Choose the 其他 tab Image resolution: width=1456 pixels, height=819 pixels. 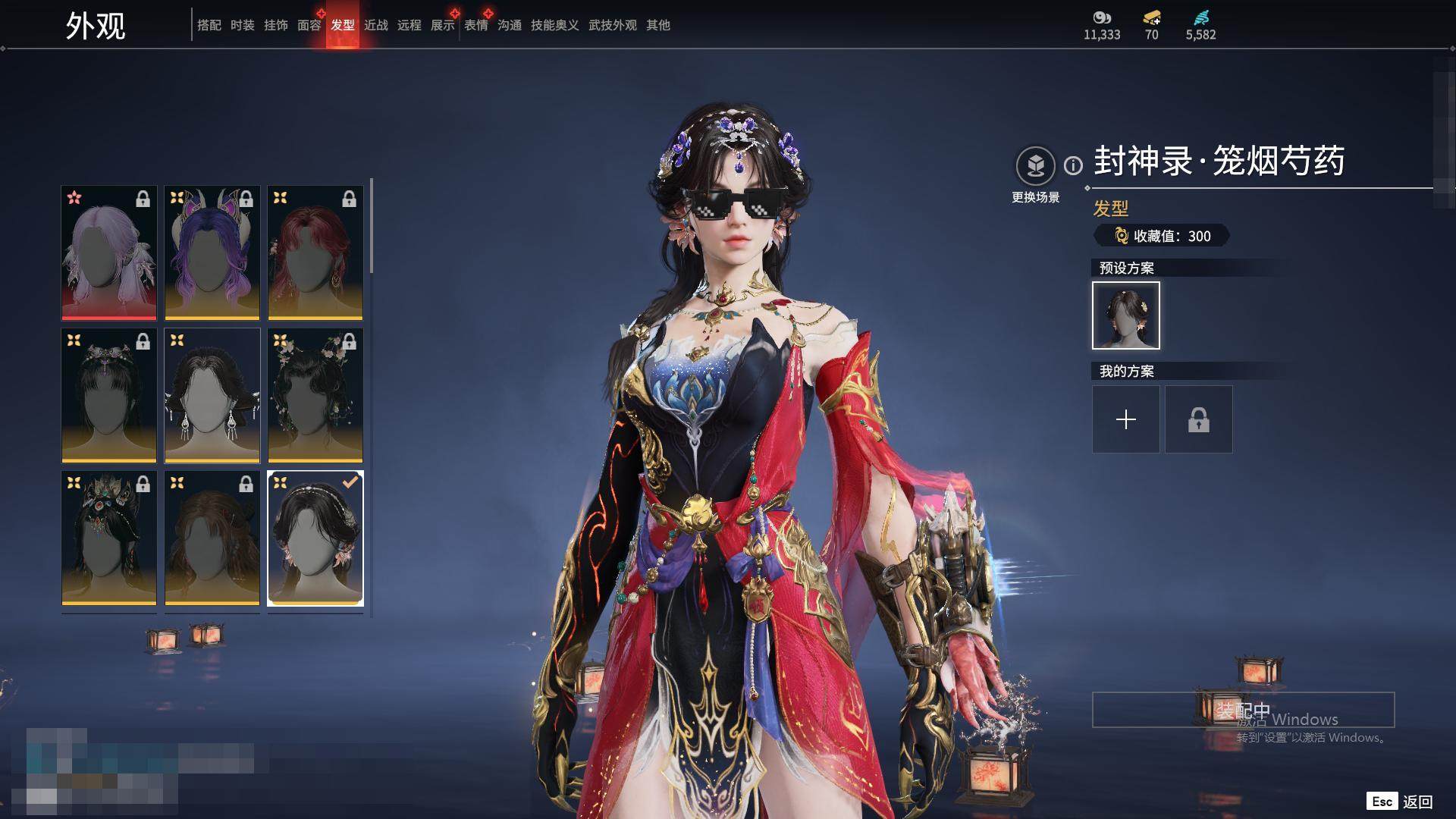(x=657, y=25)
